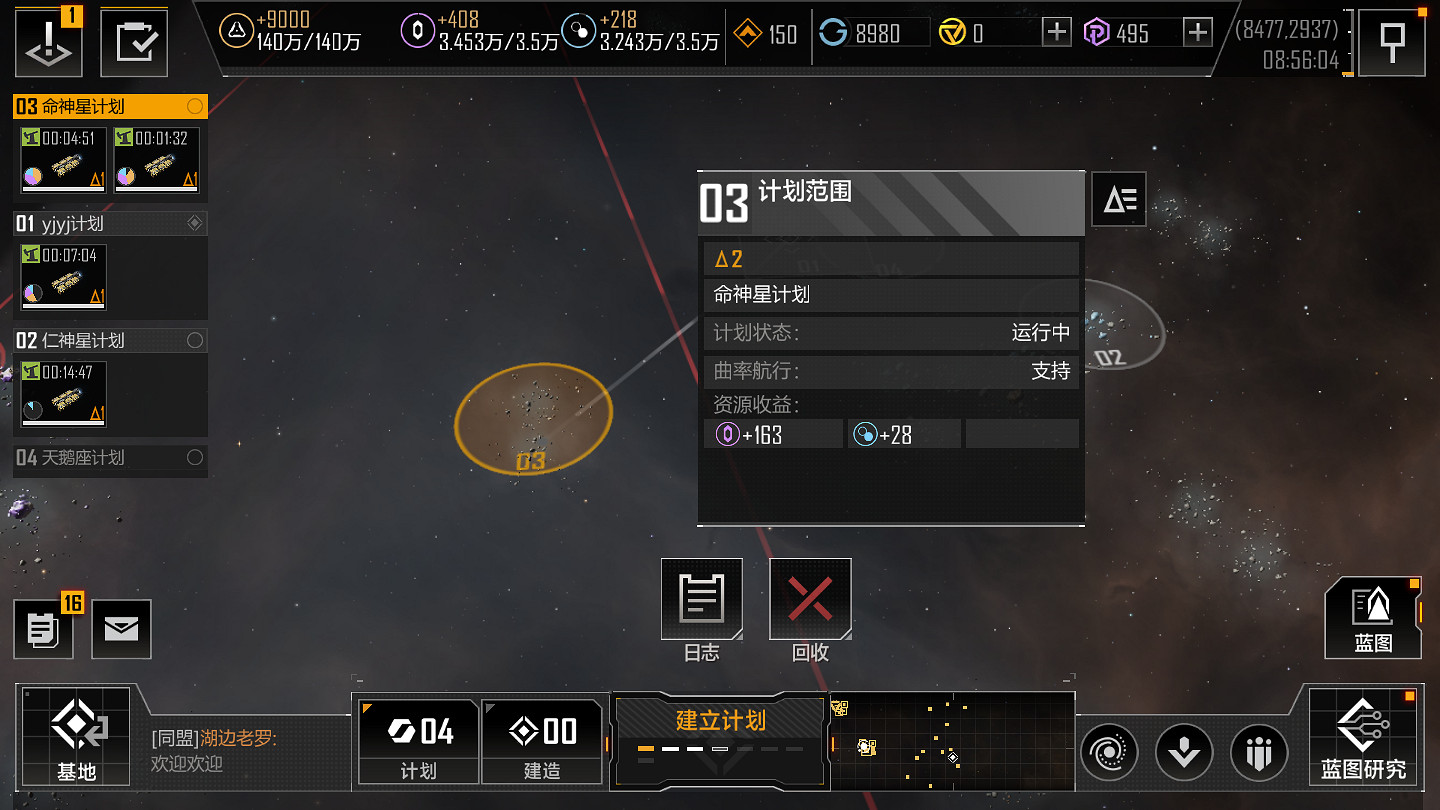Open the detail expander on 计划范围 panel

tap(1118, 199)
